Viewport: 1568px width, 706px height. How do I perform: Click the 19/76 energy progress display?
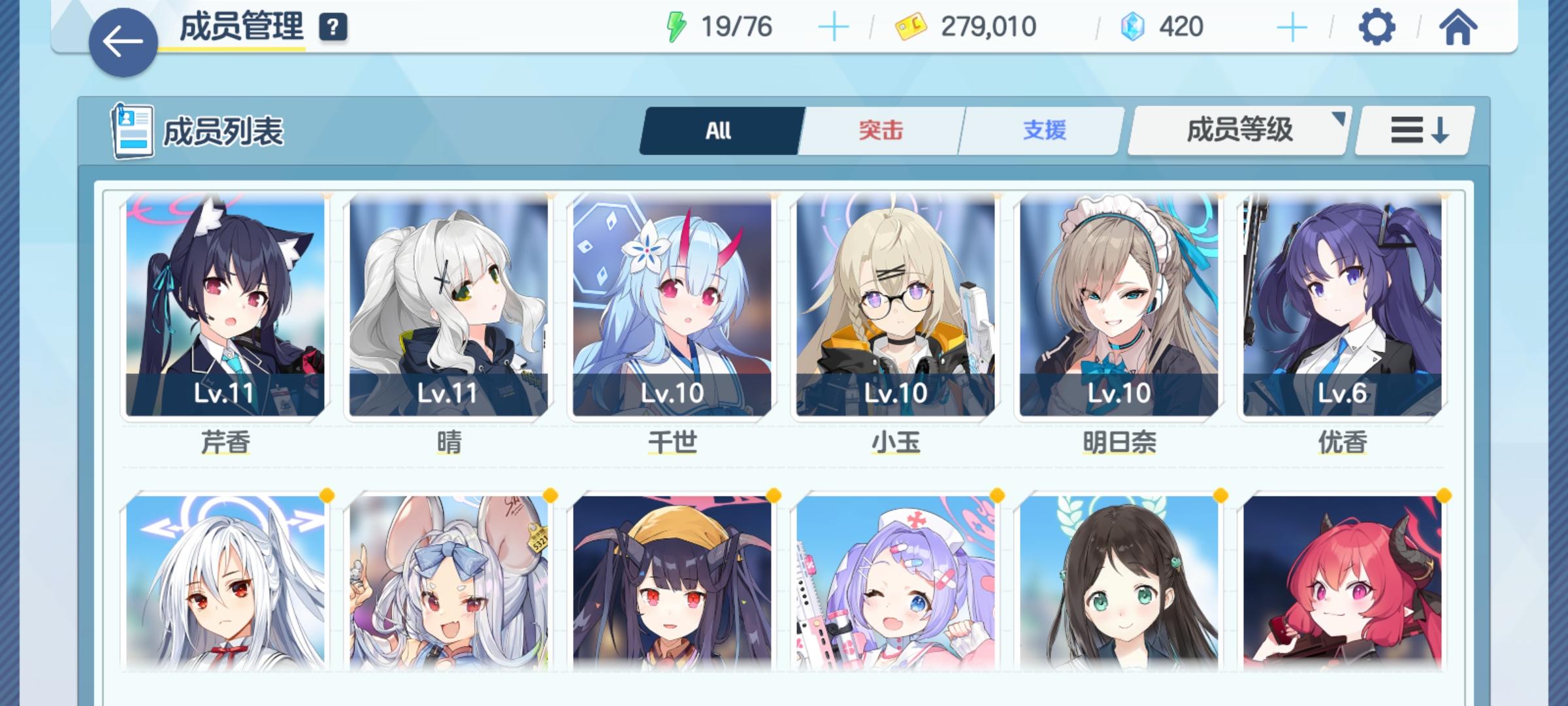tap(737, 26)
